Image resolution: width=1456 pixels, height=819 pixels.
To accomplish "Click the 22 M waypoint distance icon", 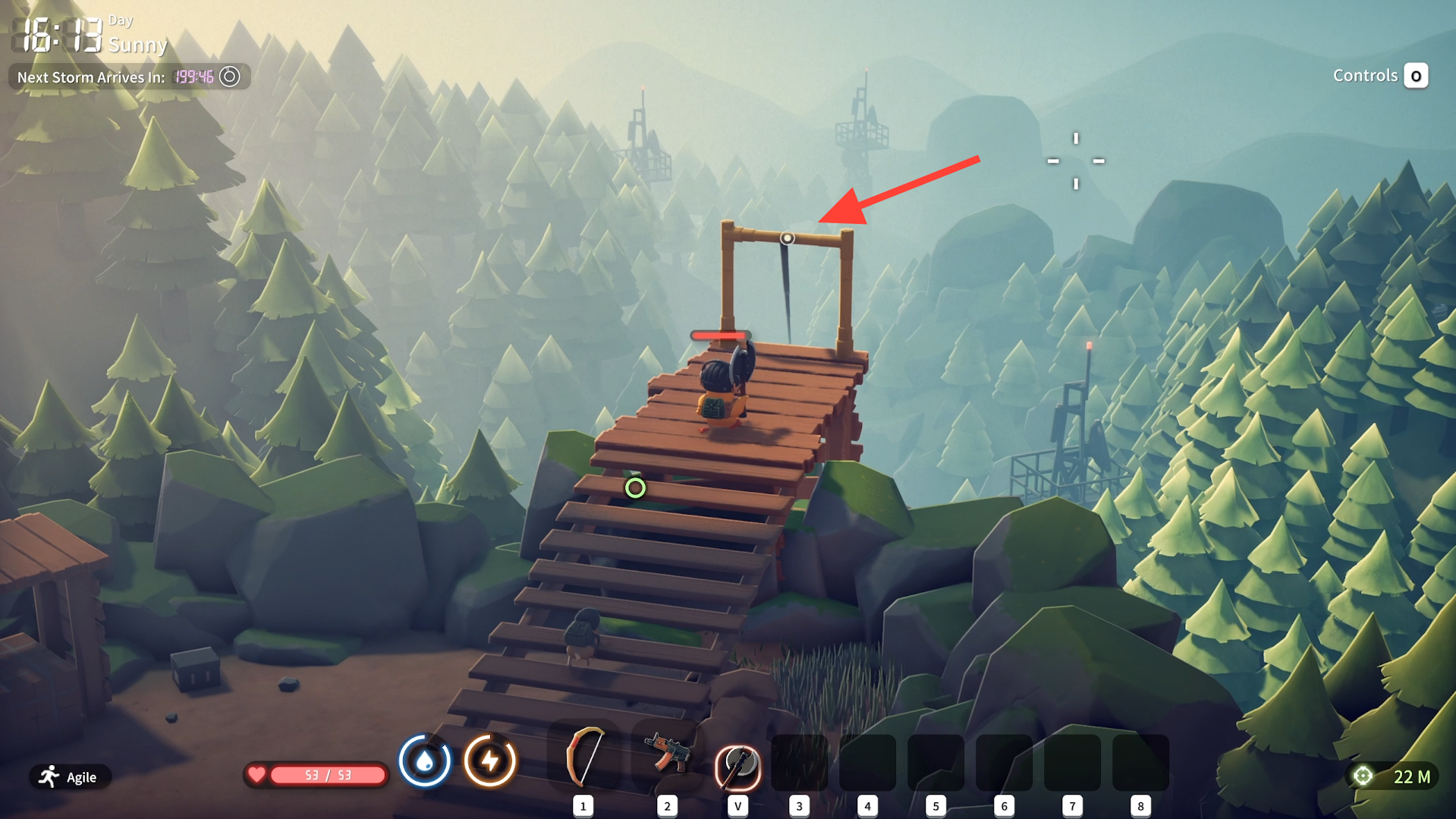I will [1363, 776].
